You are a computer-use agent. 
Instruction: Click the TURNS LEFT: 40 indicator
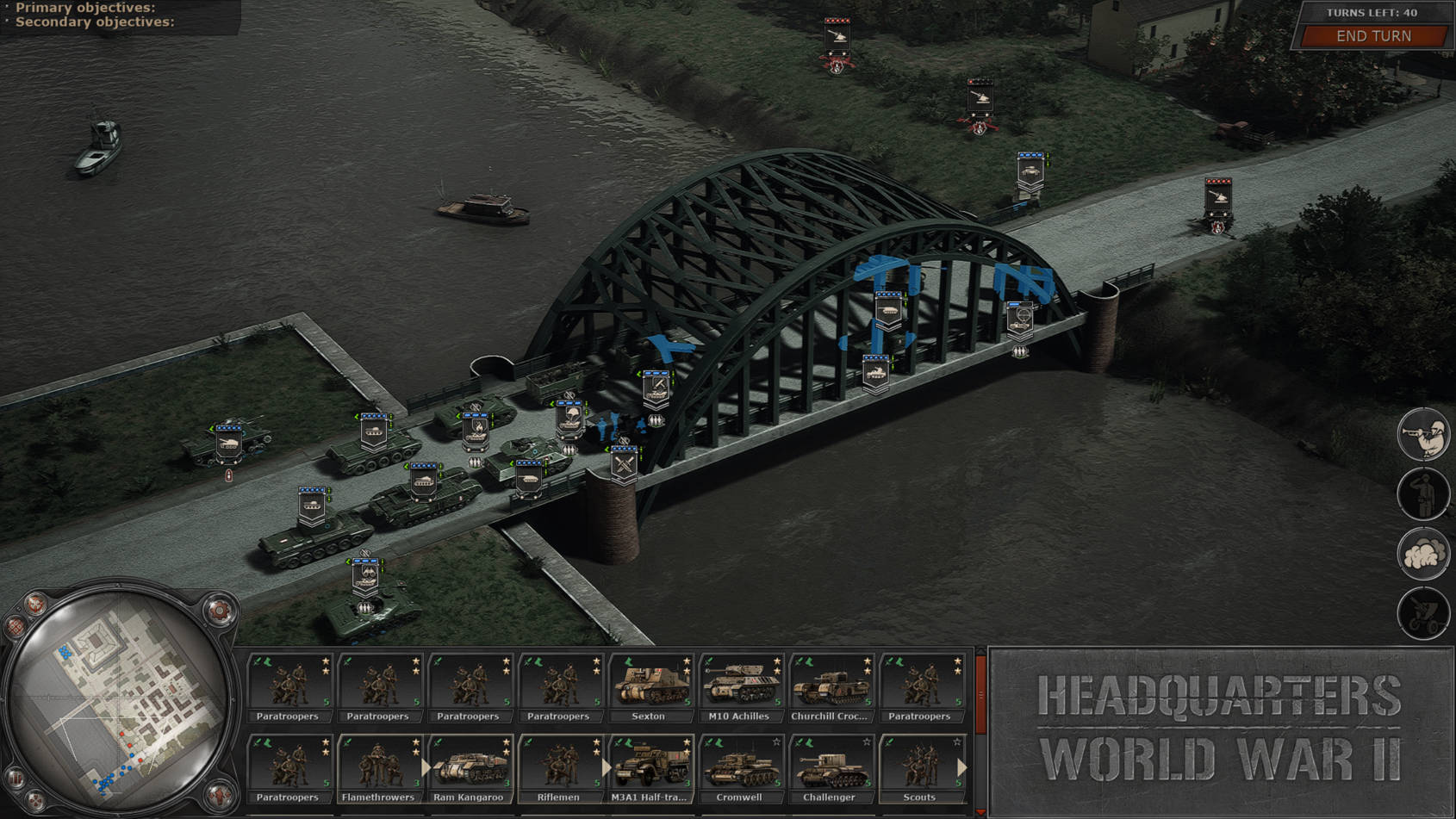point(1374,13)
